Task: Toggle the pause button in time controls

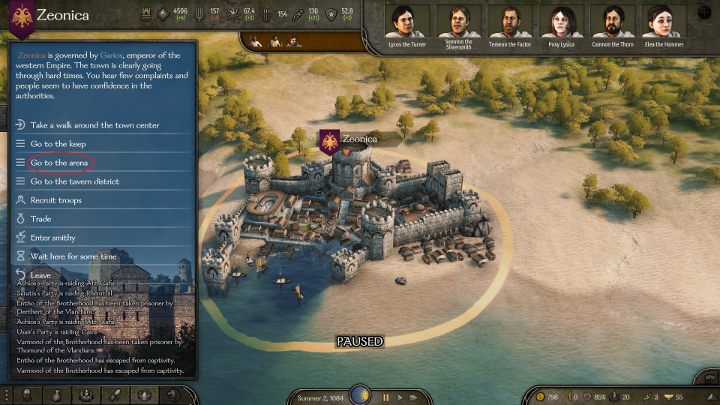Action: tap(385, 397)
